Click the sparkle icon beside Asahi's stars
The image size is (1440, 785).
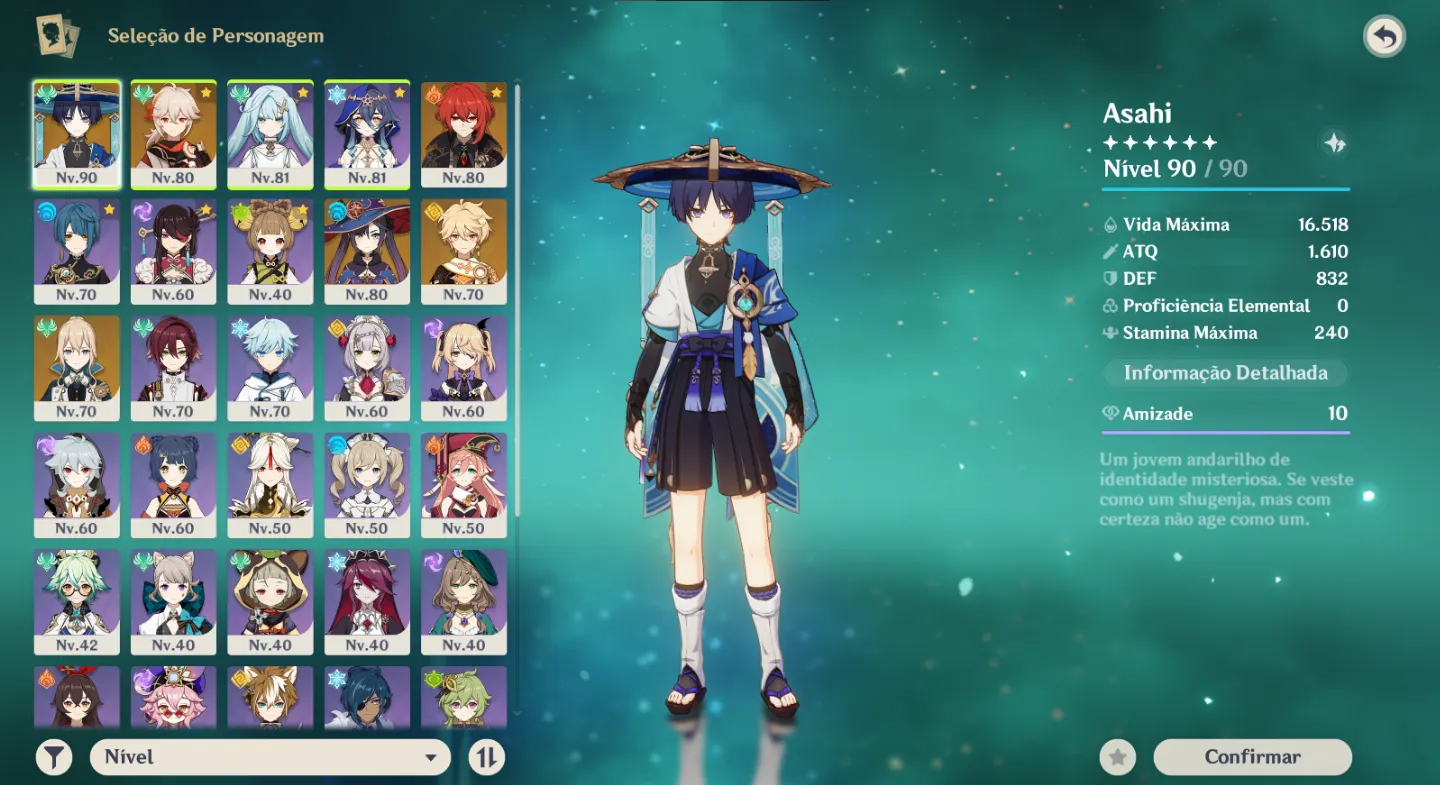[1334, 144]
